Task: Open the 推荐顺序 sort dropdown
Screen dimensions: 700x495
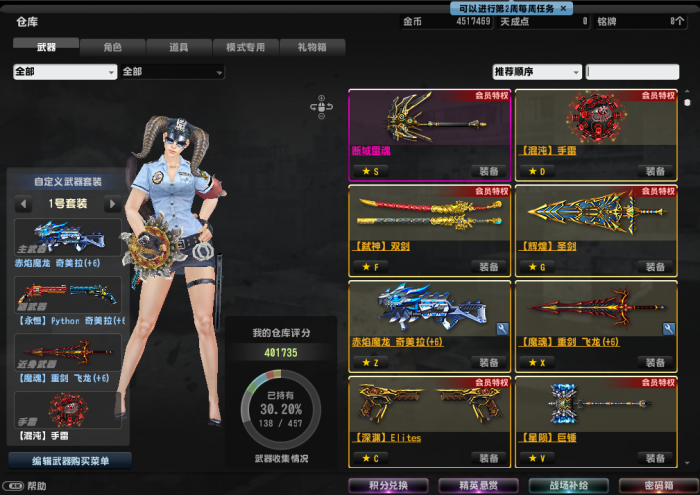Action: (536, 72)
